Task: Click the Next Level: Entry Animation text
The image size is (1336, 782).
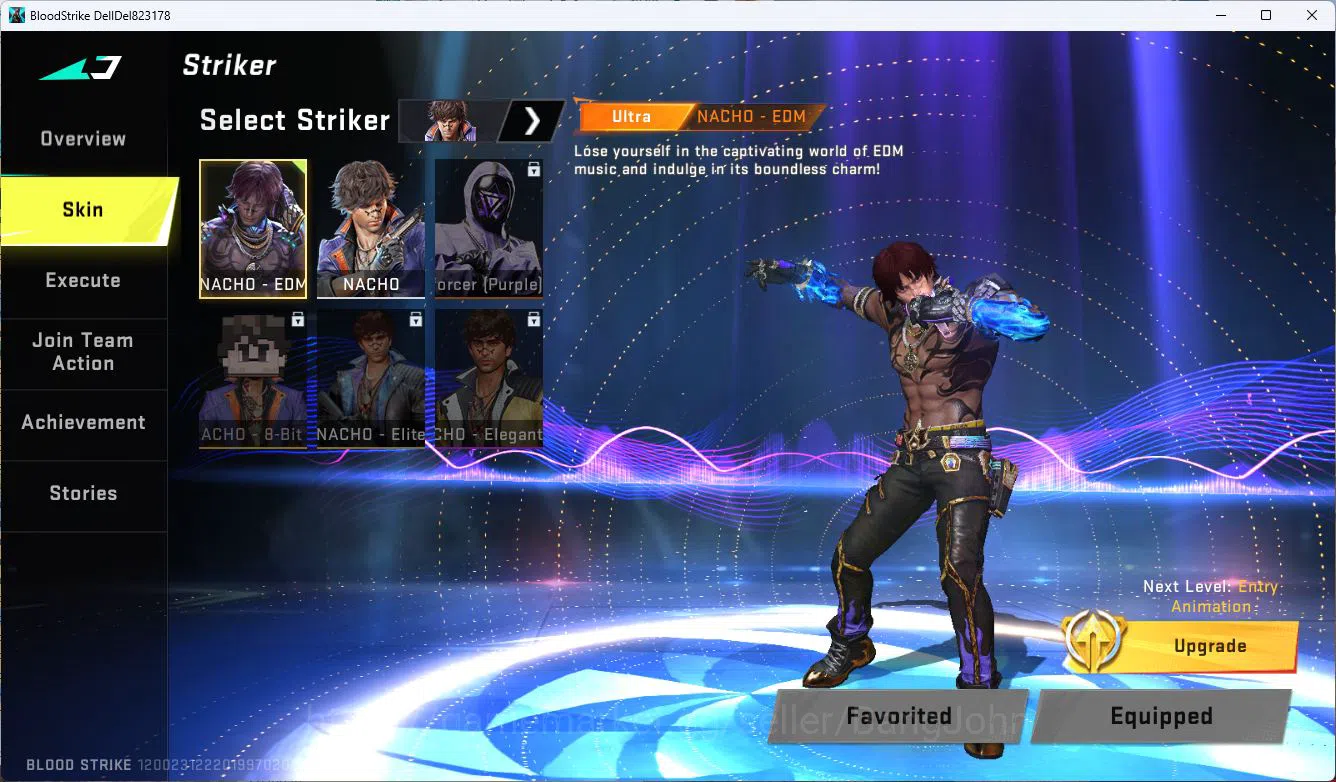Action: pos(1210,597)
